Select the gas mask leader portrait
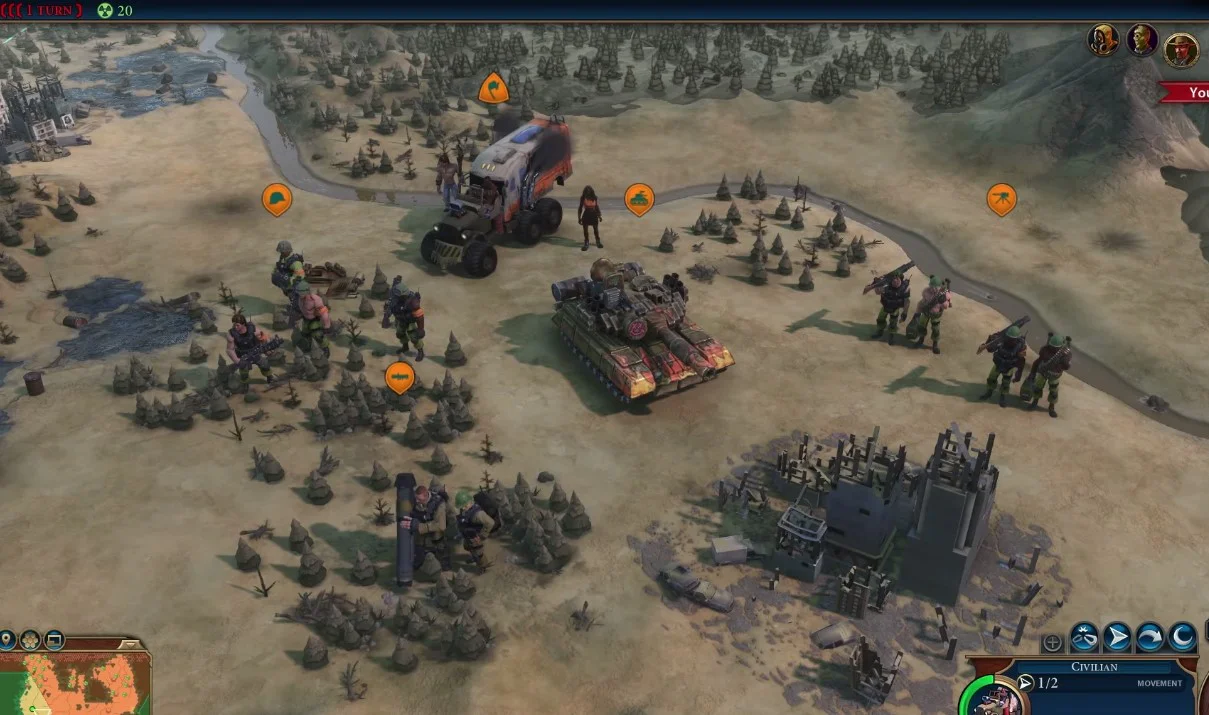Screen dimensions: 1209x715 [1103, 41]
